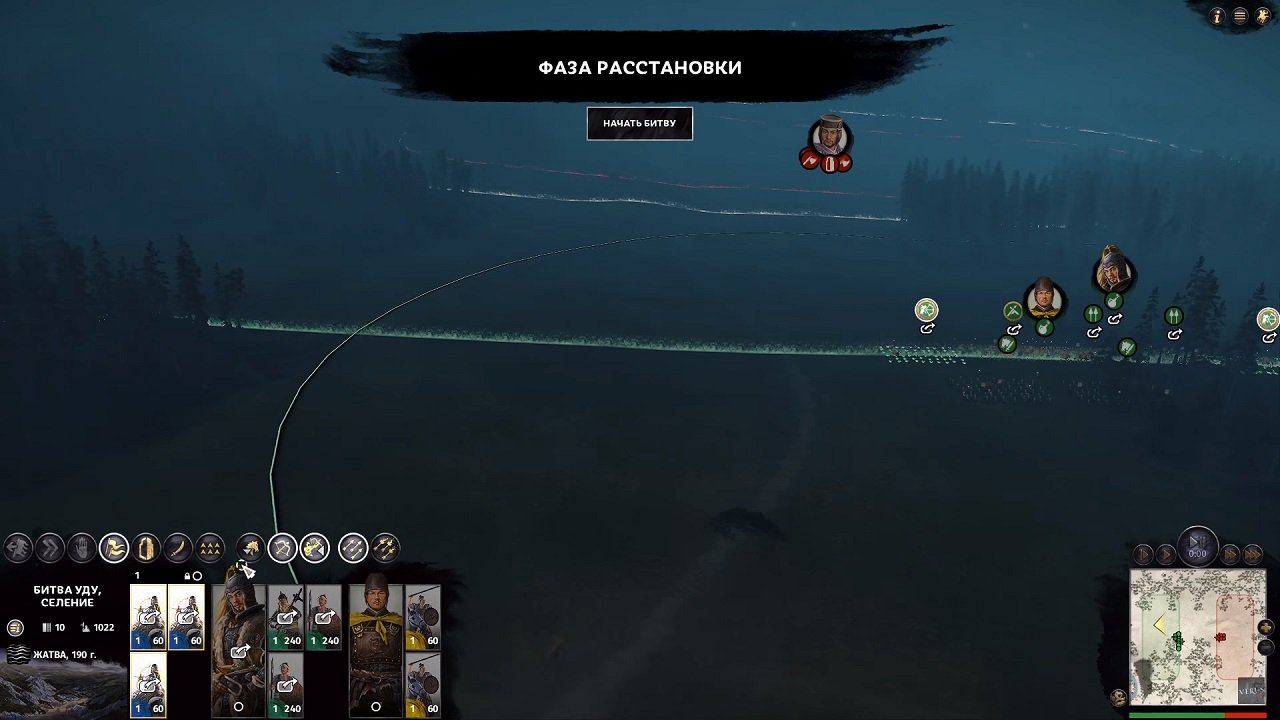Select the halt command hand icon
1280x720 pixels.
pos(81,547)
